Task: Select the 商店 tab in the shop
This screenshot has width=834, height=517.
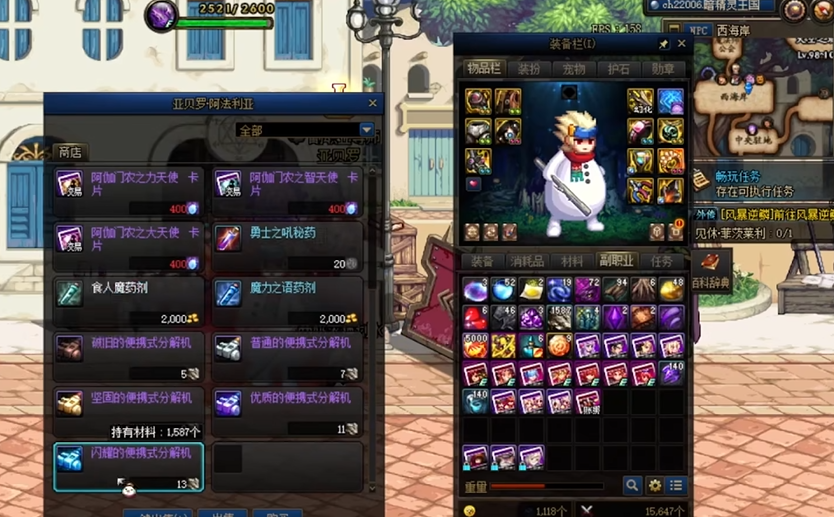Action: coord(70,152)
